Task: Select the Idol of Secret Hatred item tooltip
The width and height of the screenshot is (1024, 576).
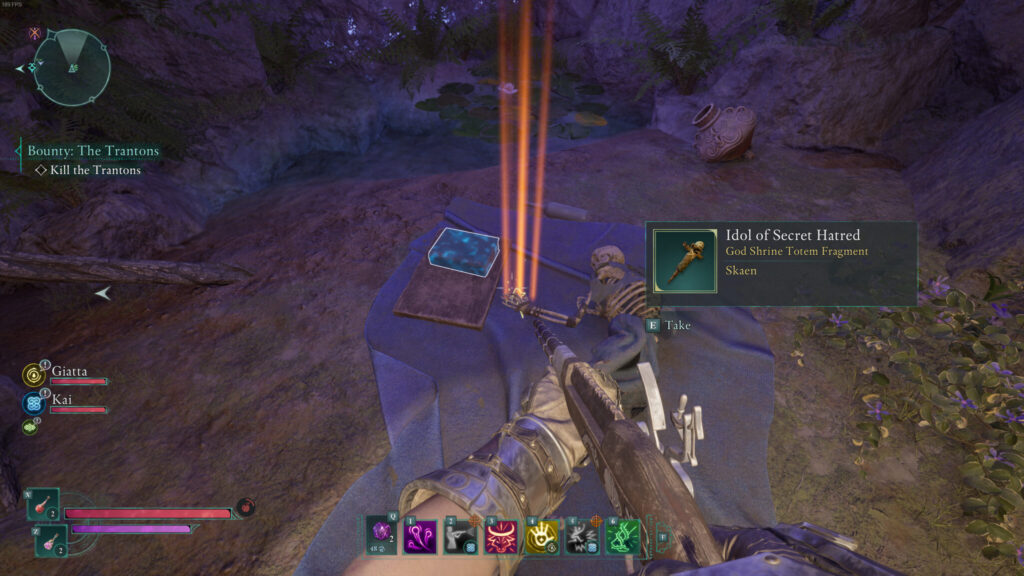Action: [781, 263]
